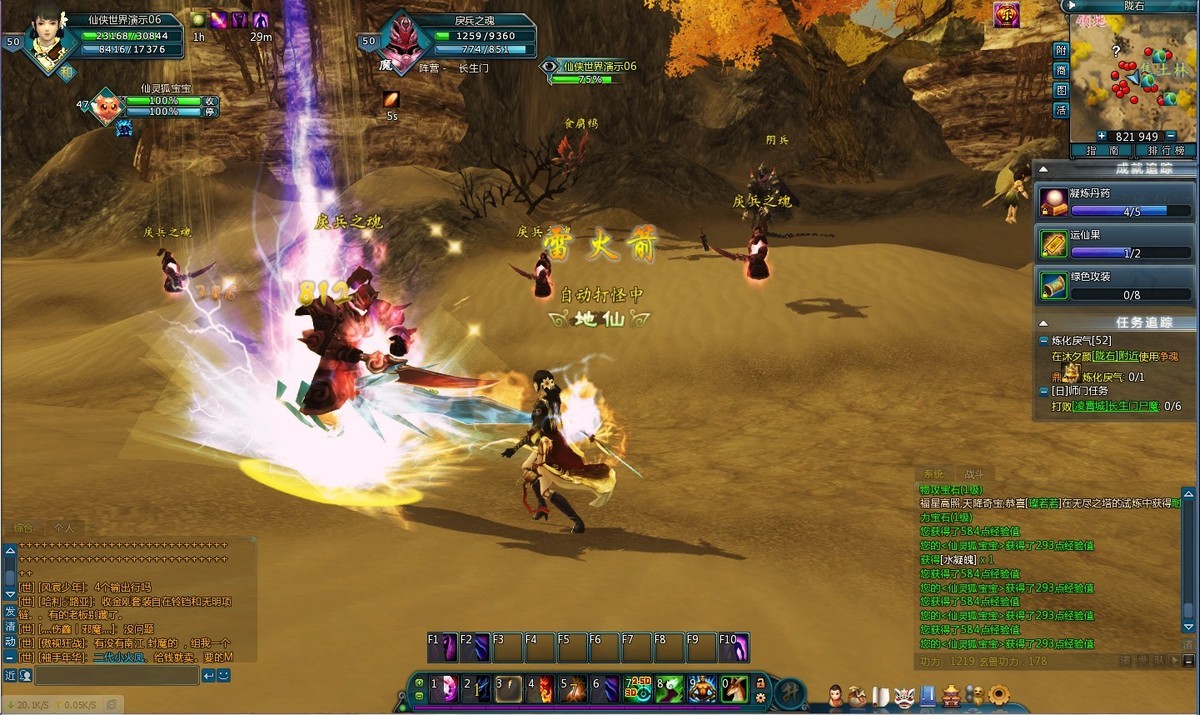Open the bag pouch icon

(x=857, y=693)
